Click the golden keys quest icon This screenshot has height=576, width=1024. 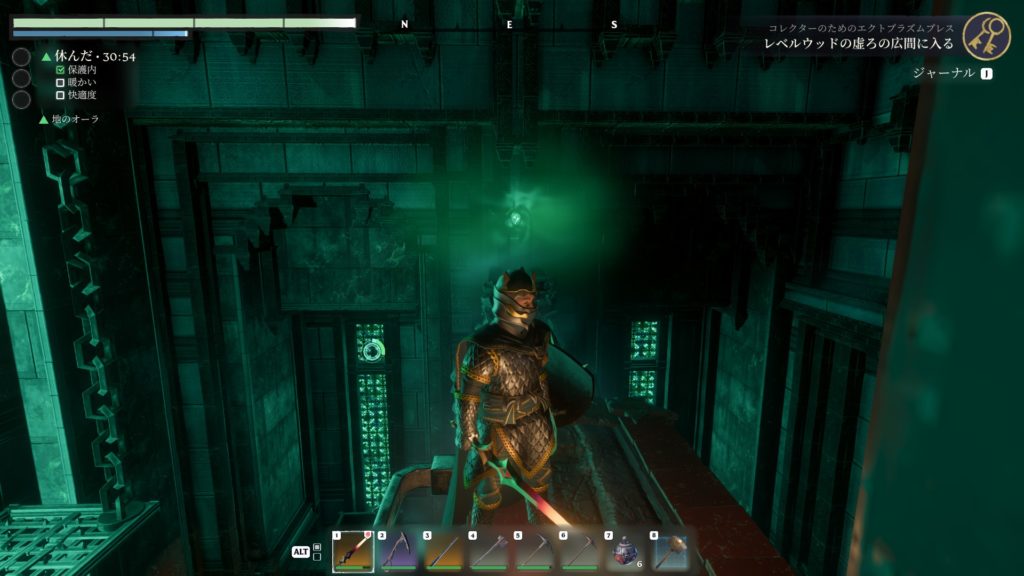tap(986, 36)
